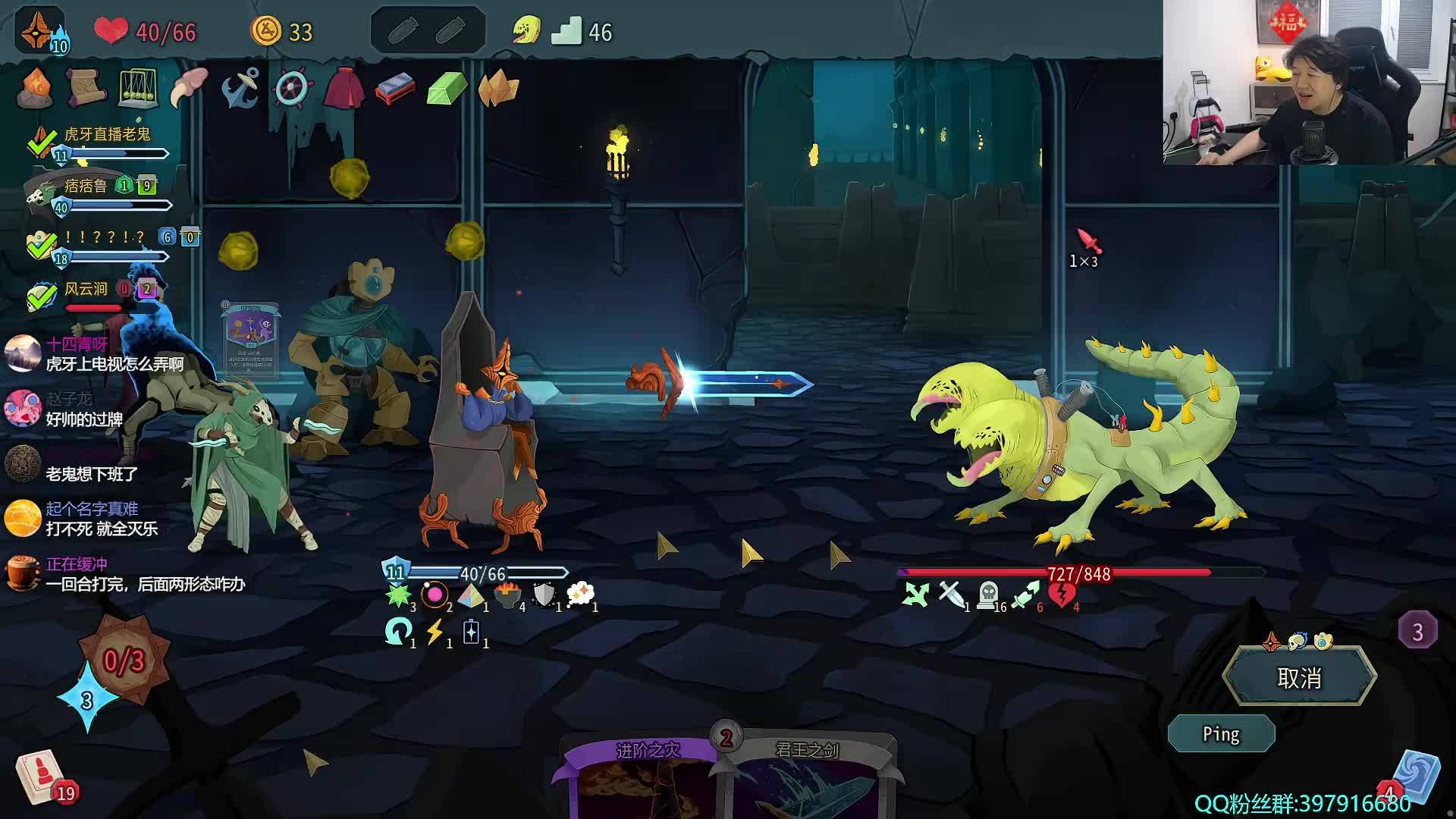Inspect the green gem bar relic
The height and width of the screenshot is (819, 1456).
[447, 89]
